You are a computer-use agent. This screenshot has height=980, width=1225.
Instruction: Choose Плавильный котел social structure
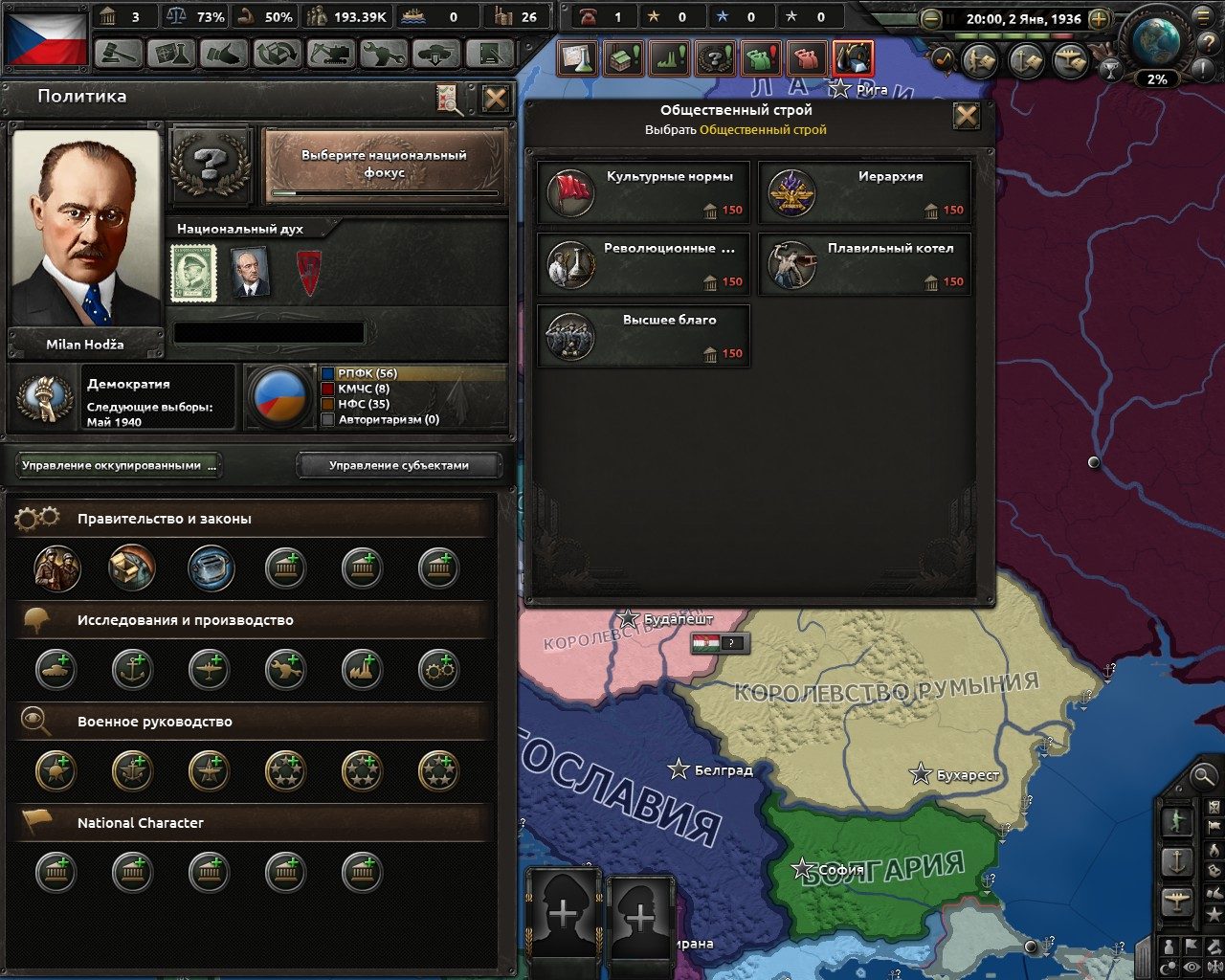pyautogui.click(x=864, y=264)
